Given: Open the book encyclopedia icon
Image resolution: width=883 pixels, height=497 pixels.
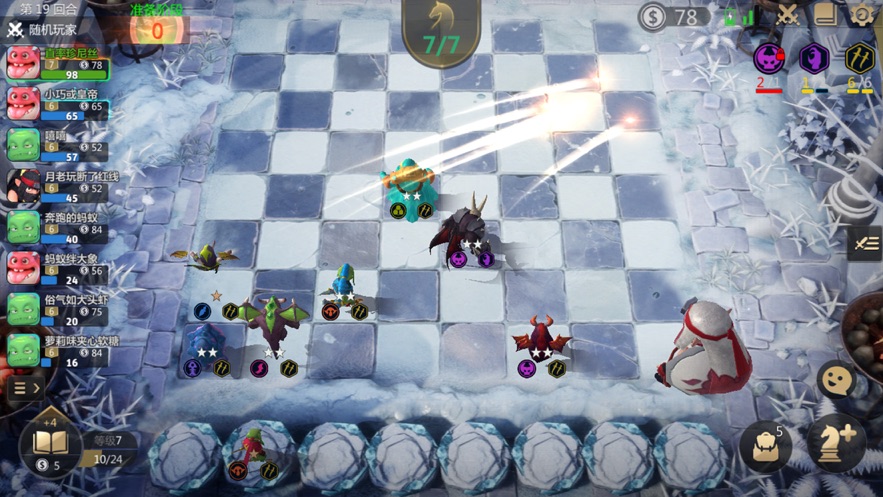Looking at the screenshot, I should (x=825, y=14).
